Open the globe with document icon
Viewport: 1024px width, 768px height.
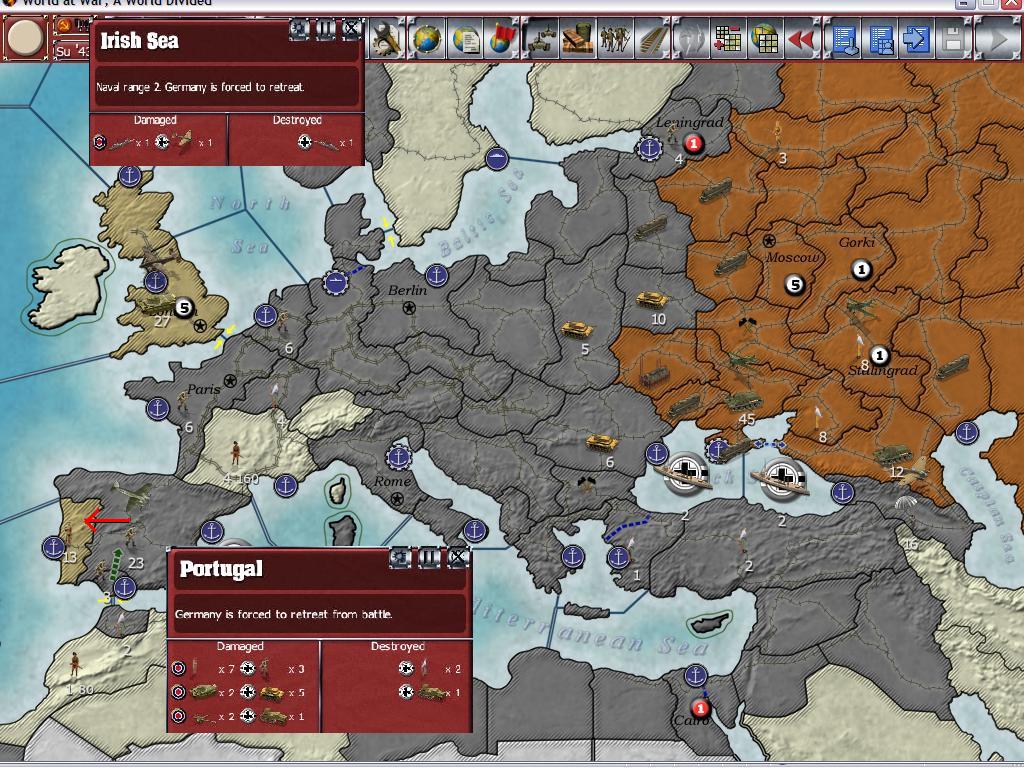pos(465,40)
